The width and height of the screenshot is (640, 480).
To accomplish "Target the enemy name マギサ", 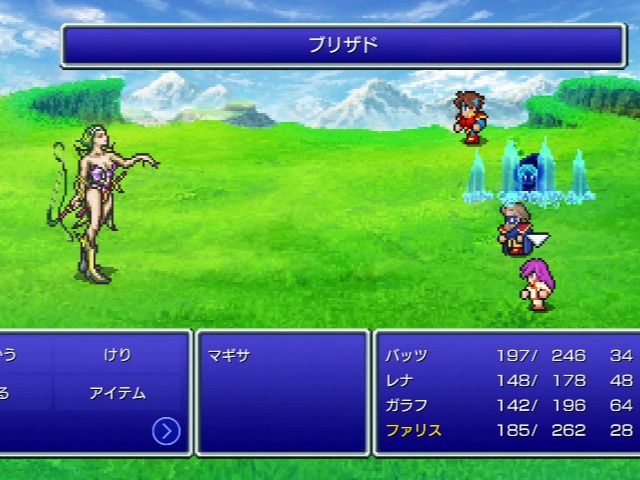I will pos(228,355).
